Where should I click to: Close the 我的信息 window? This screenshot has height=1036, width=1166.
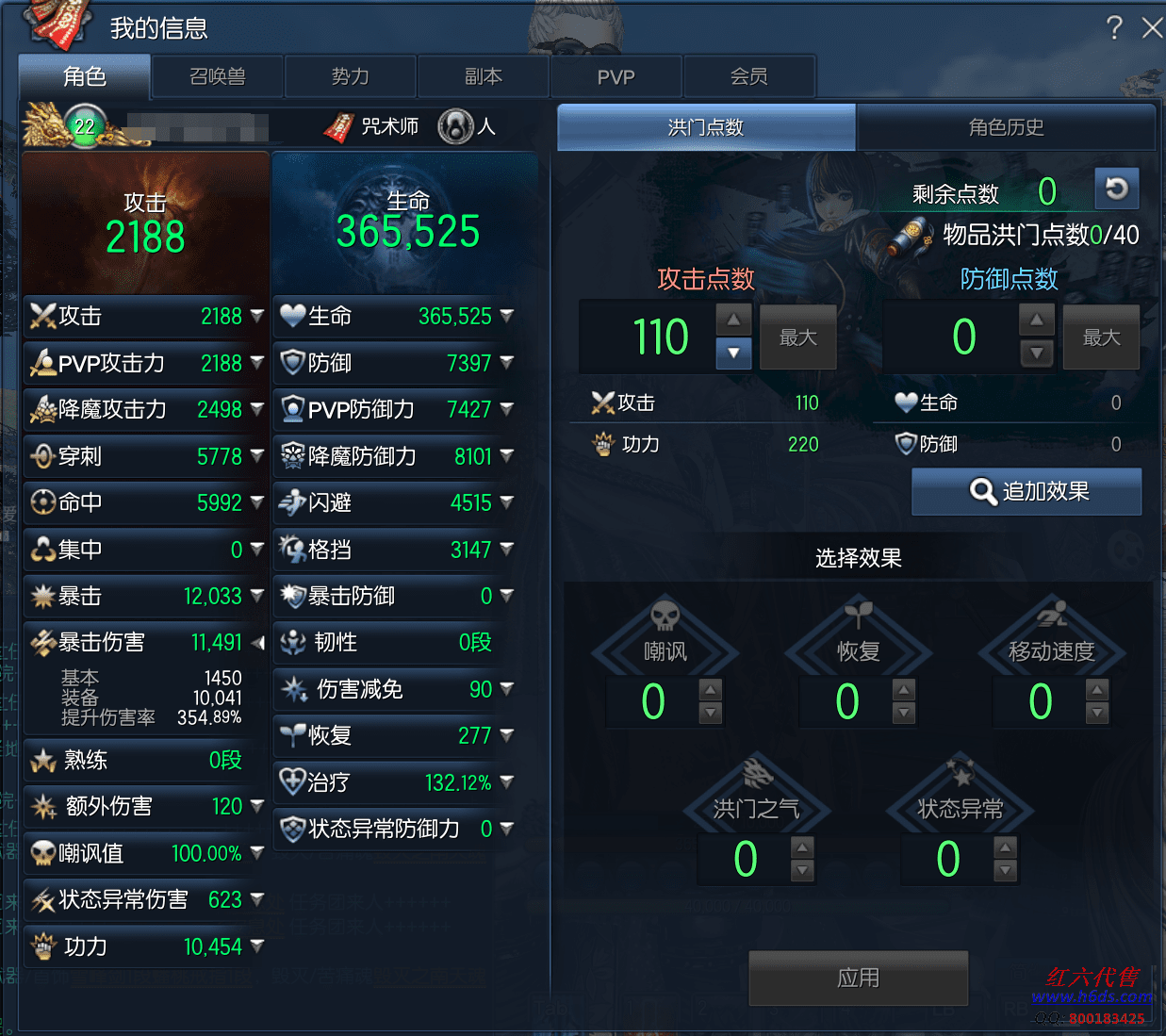(x=1151, y=27)
